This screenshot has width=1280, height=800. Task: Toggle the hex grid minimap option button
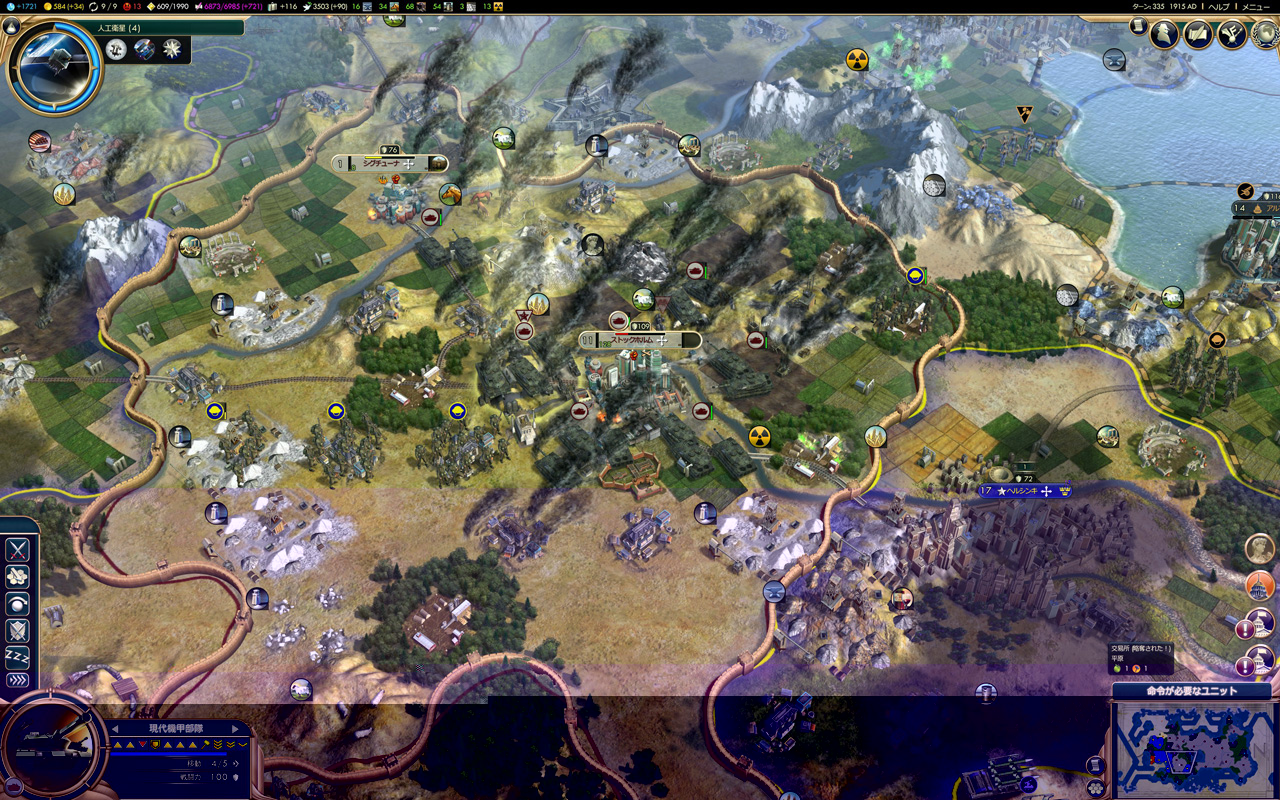[x=1097, y=788]
